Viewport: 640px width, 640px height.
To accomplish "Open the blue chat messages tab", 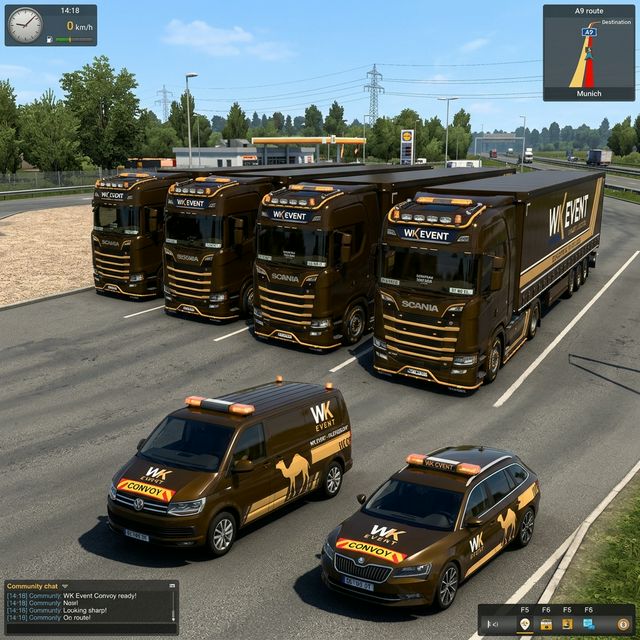I will pyautogui.click(x=588, y=624).
